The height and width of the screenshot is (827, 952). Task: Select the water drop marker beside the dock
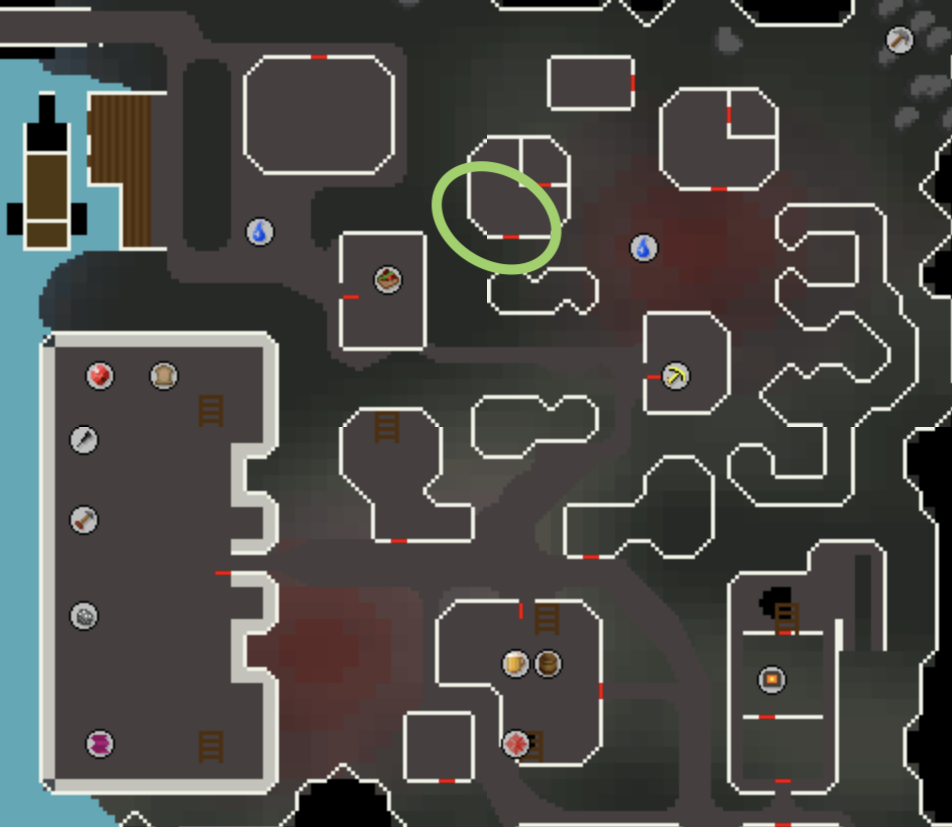(x=260, y=232)
